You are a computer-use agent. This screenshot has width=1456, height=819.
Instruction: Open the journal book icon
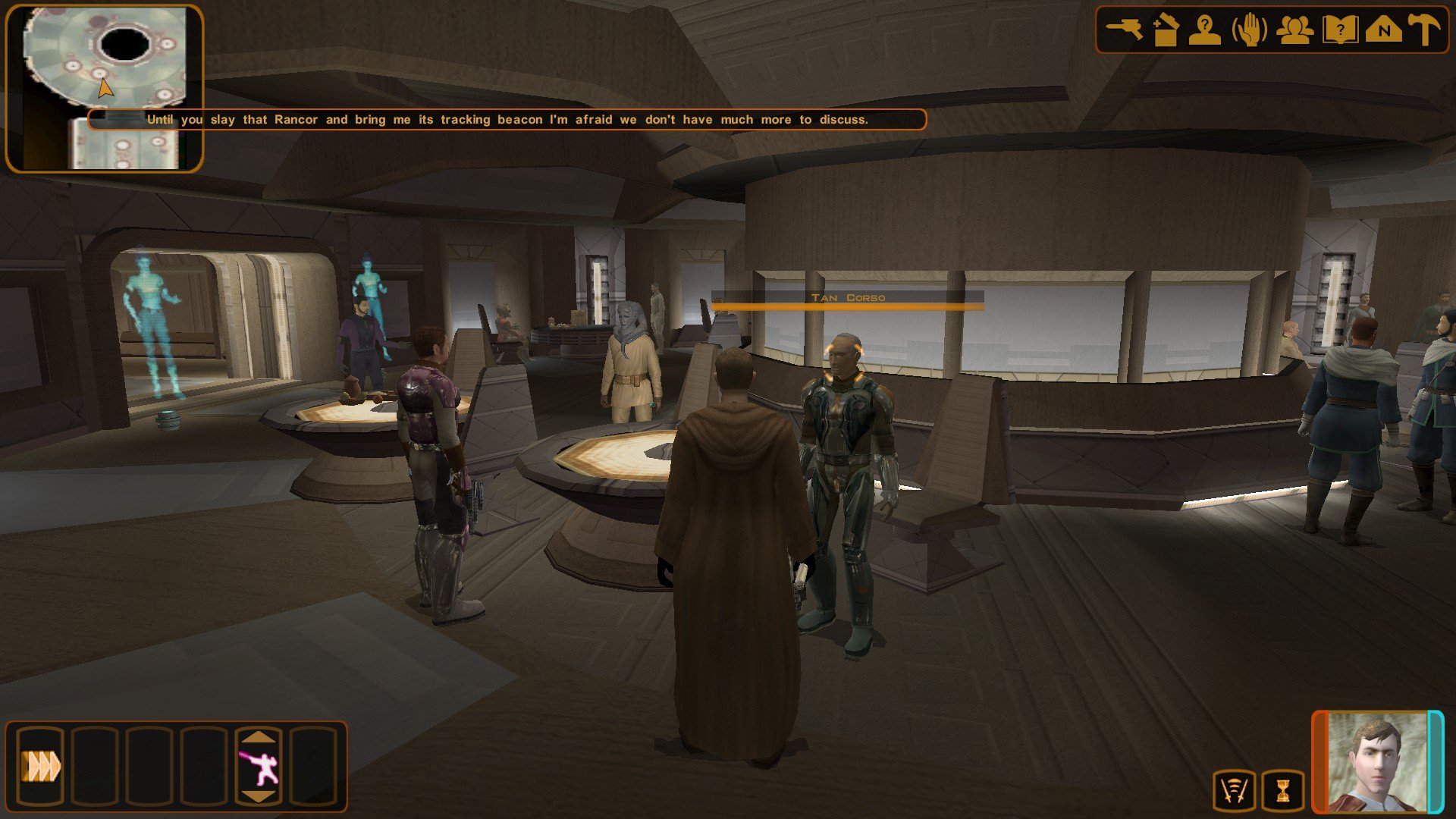pos(1339,30)
